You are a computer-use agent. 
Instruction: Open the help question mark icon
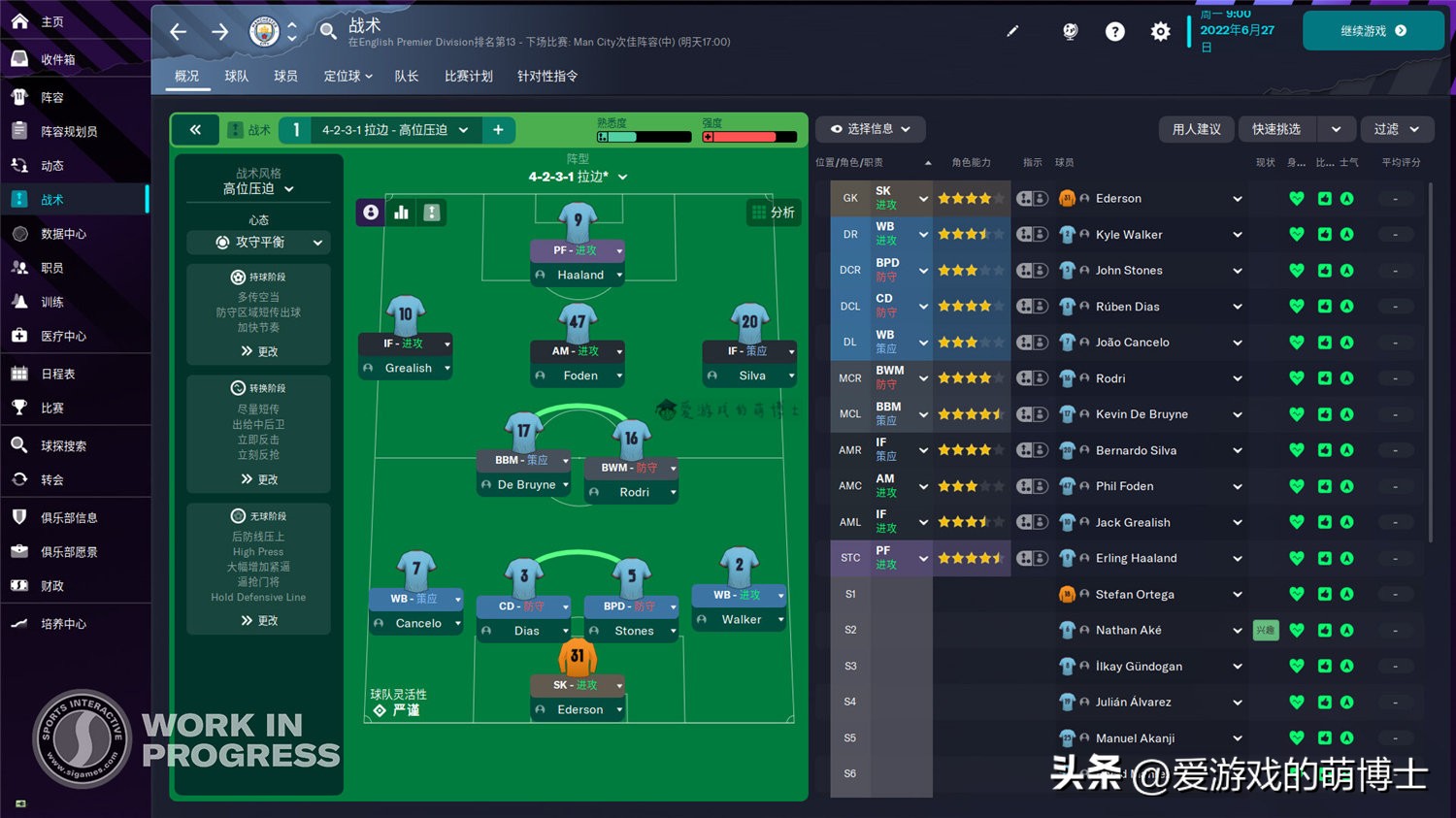coord(1114,31)
